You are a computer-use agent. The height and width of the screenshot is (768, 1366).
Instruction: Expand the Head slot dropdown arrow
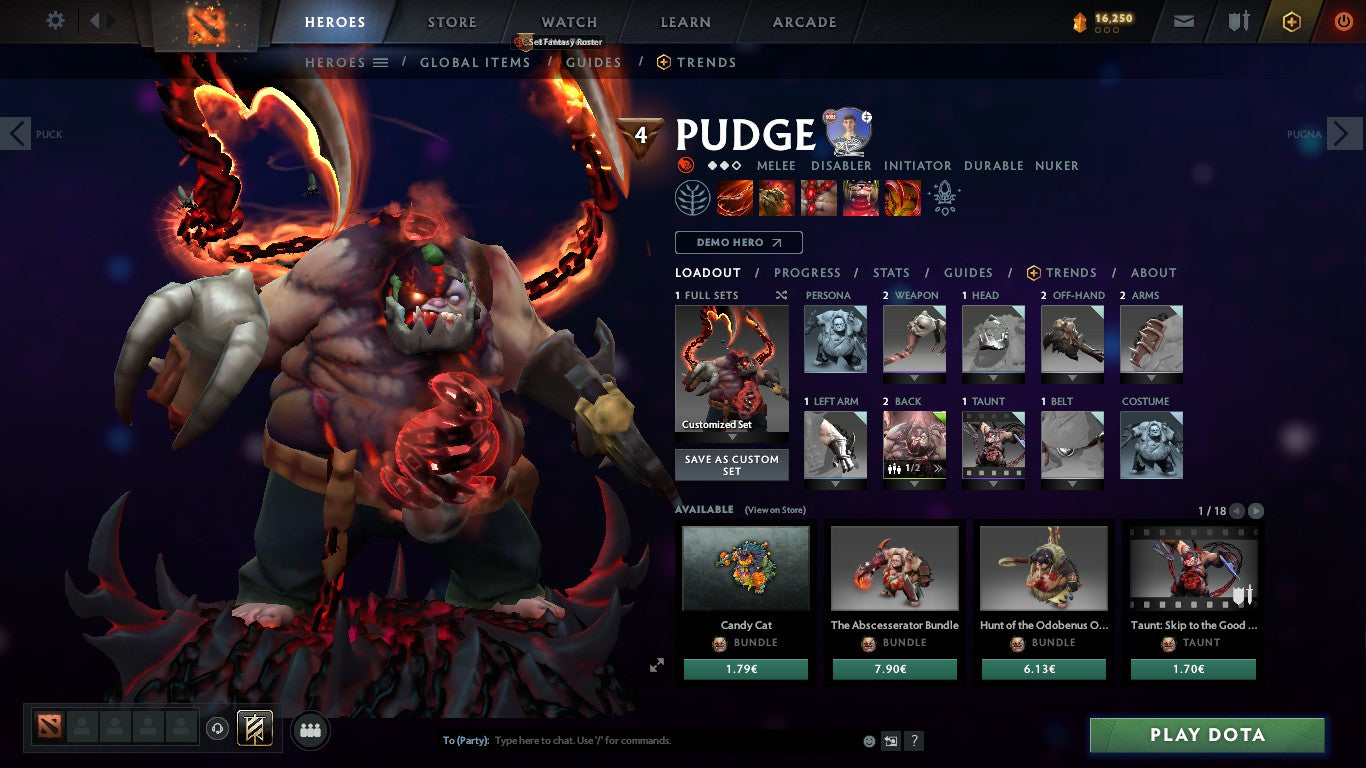tap(993, 379)
